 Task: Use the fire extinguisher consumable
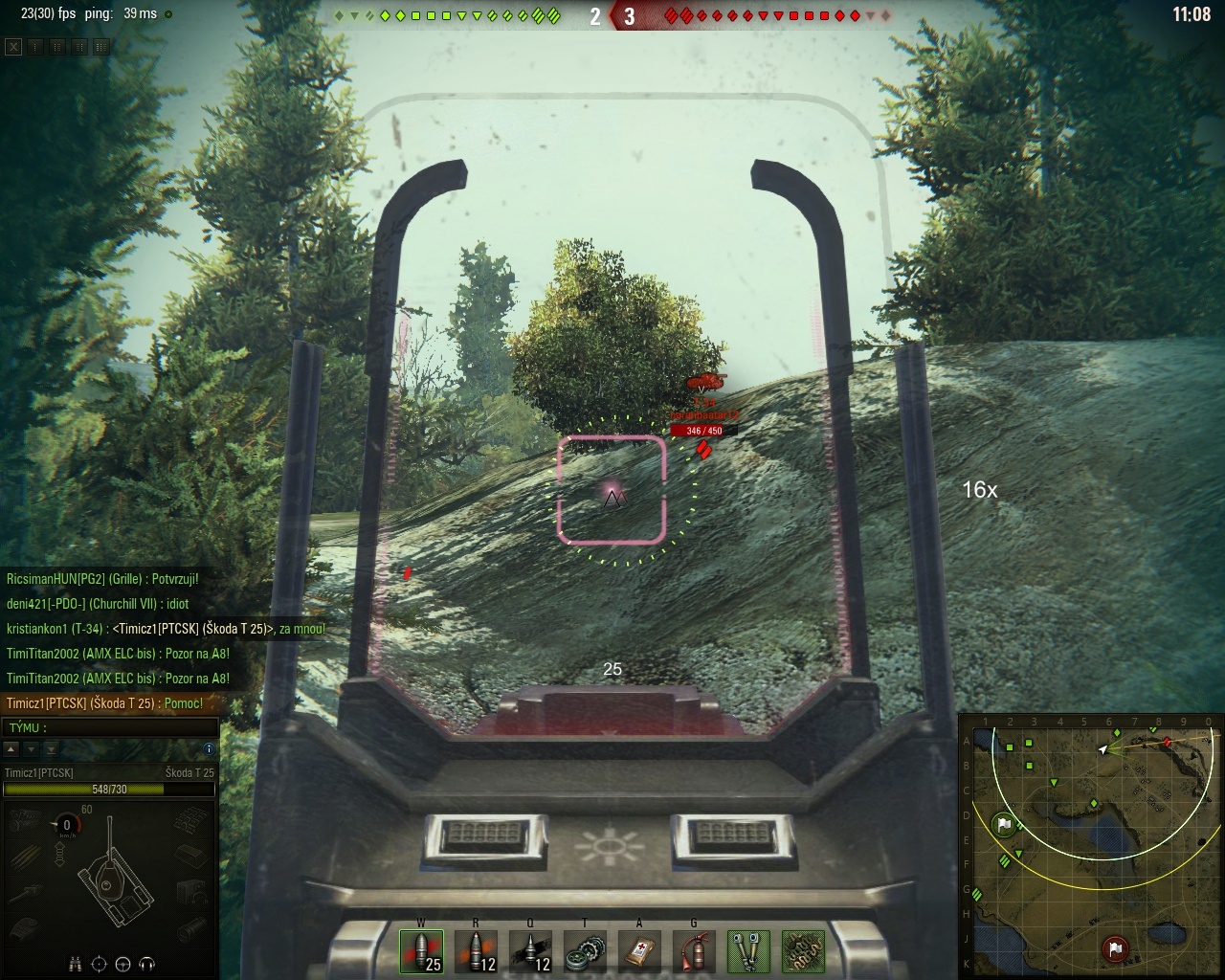(694, 951)
